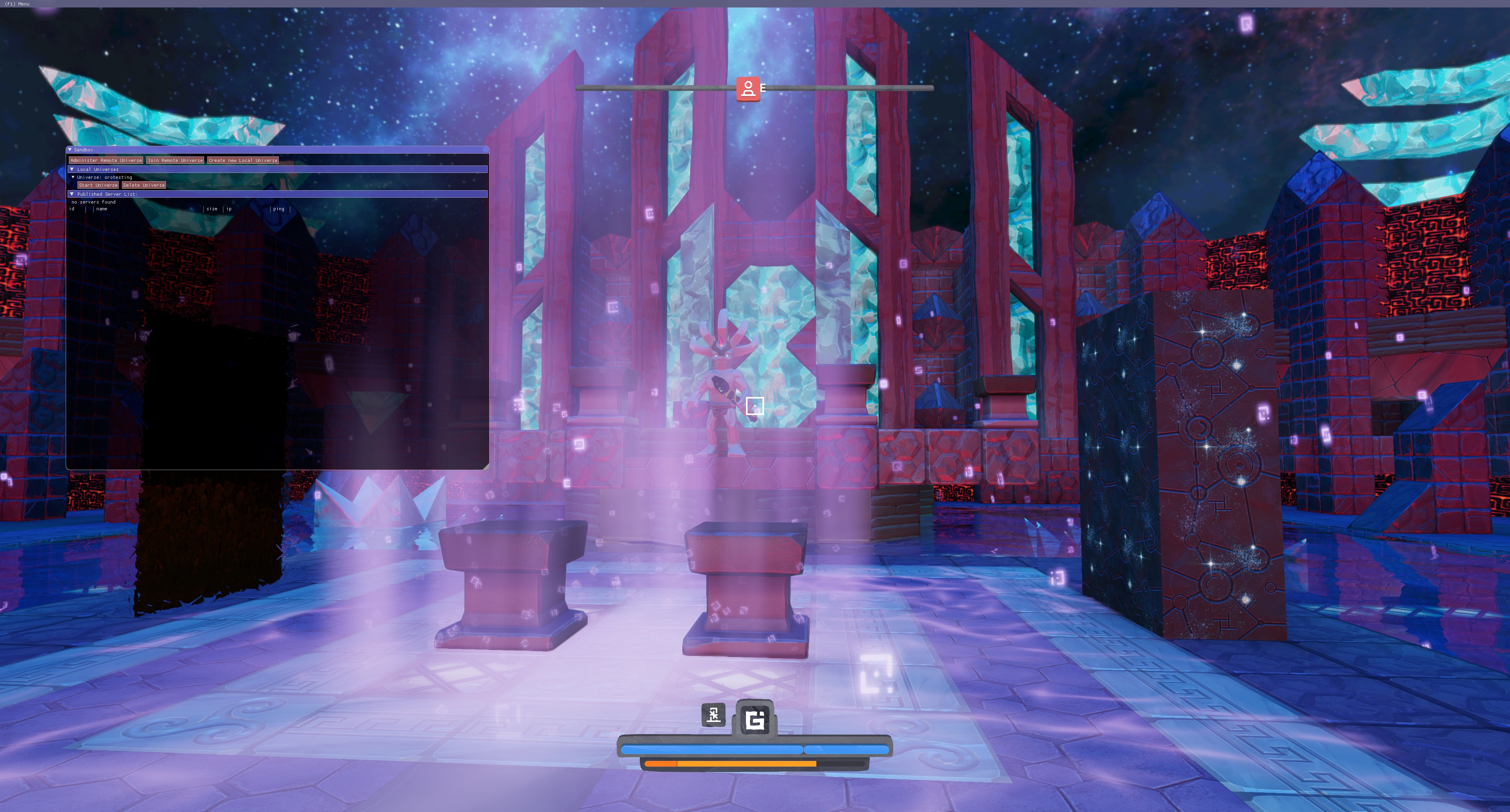Sort server list by ping column

[278, 209]
